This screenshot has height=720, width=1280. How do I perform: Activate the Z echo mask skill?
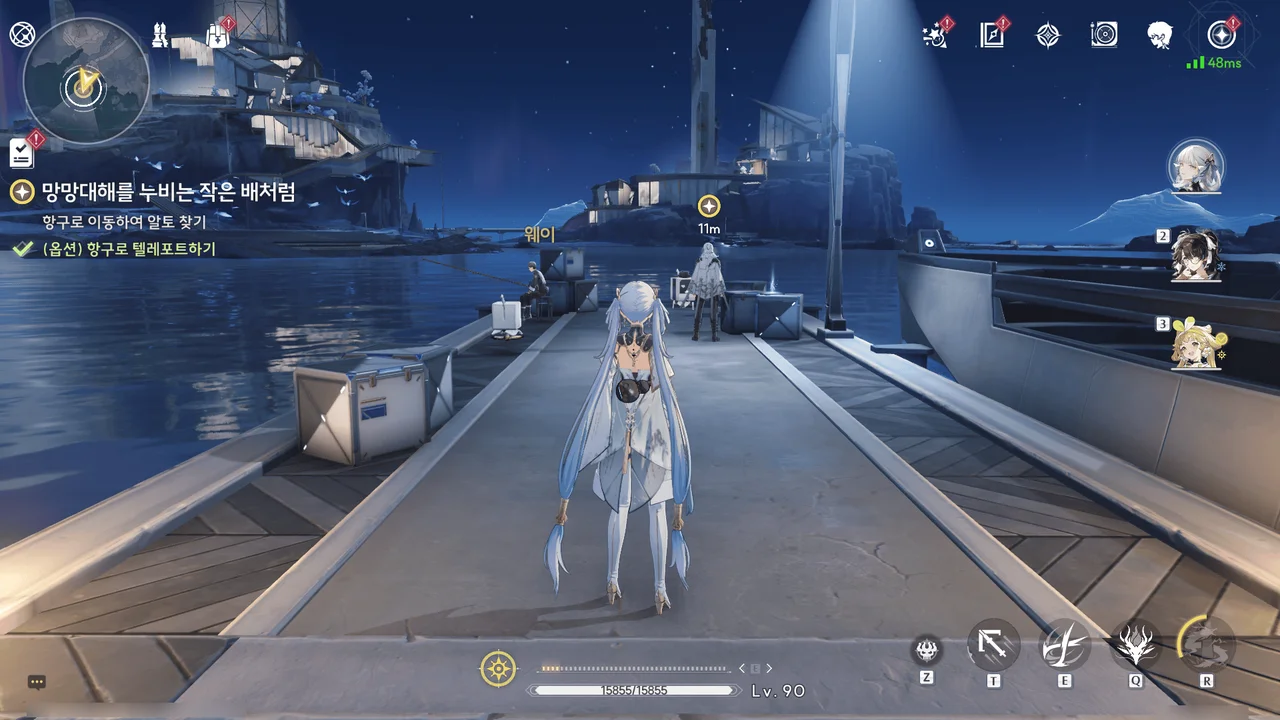click(x=927, y=651)
